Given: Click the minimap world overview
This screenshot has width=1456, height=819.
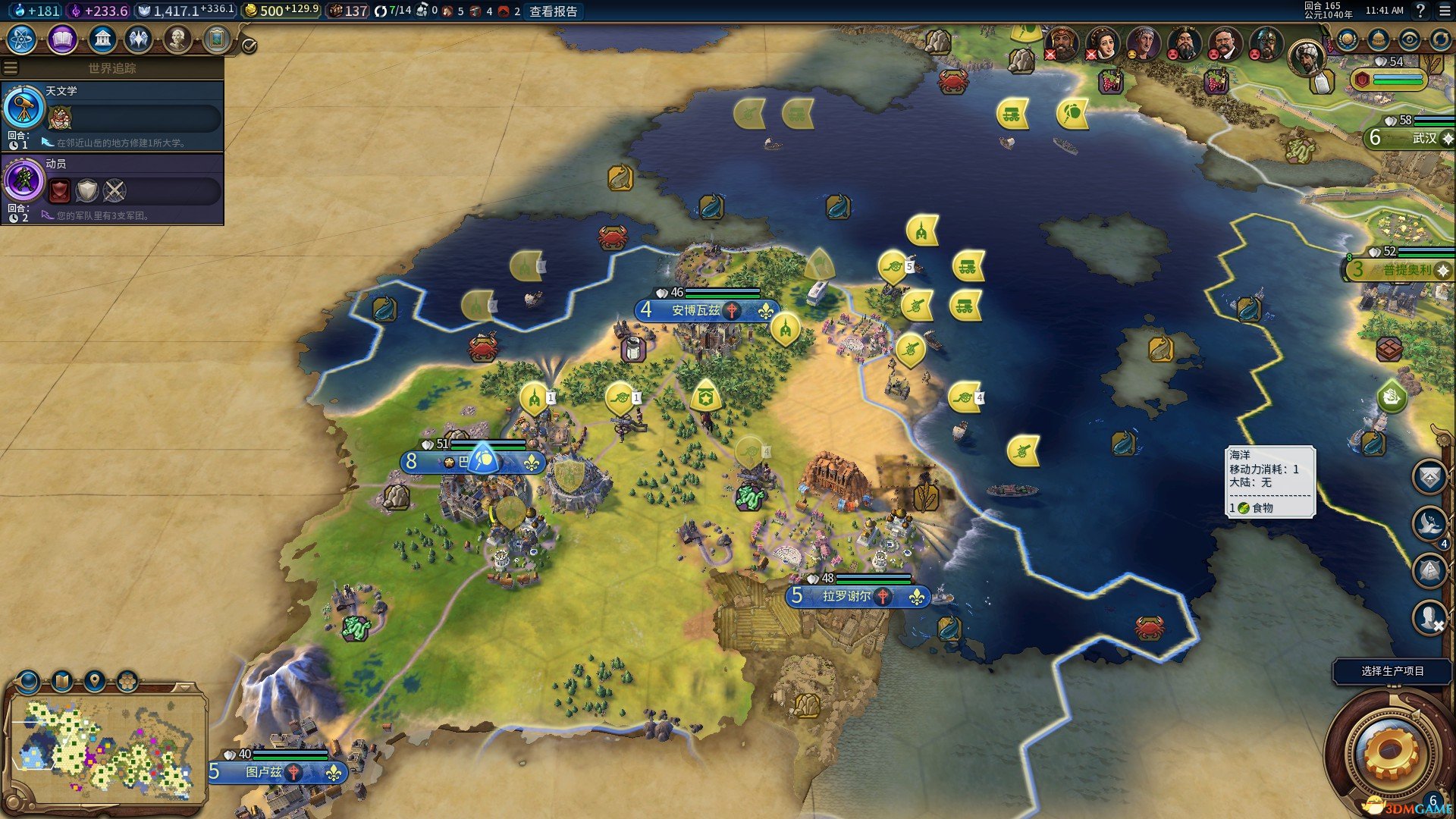Looking at the screenshot, I should click(106, 751).
